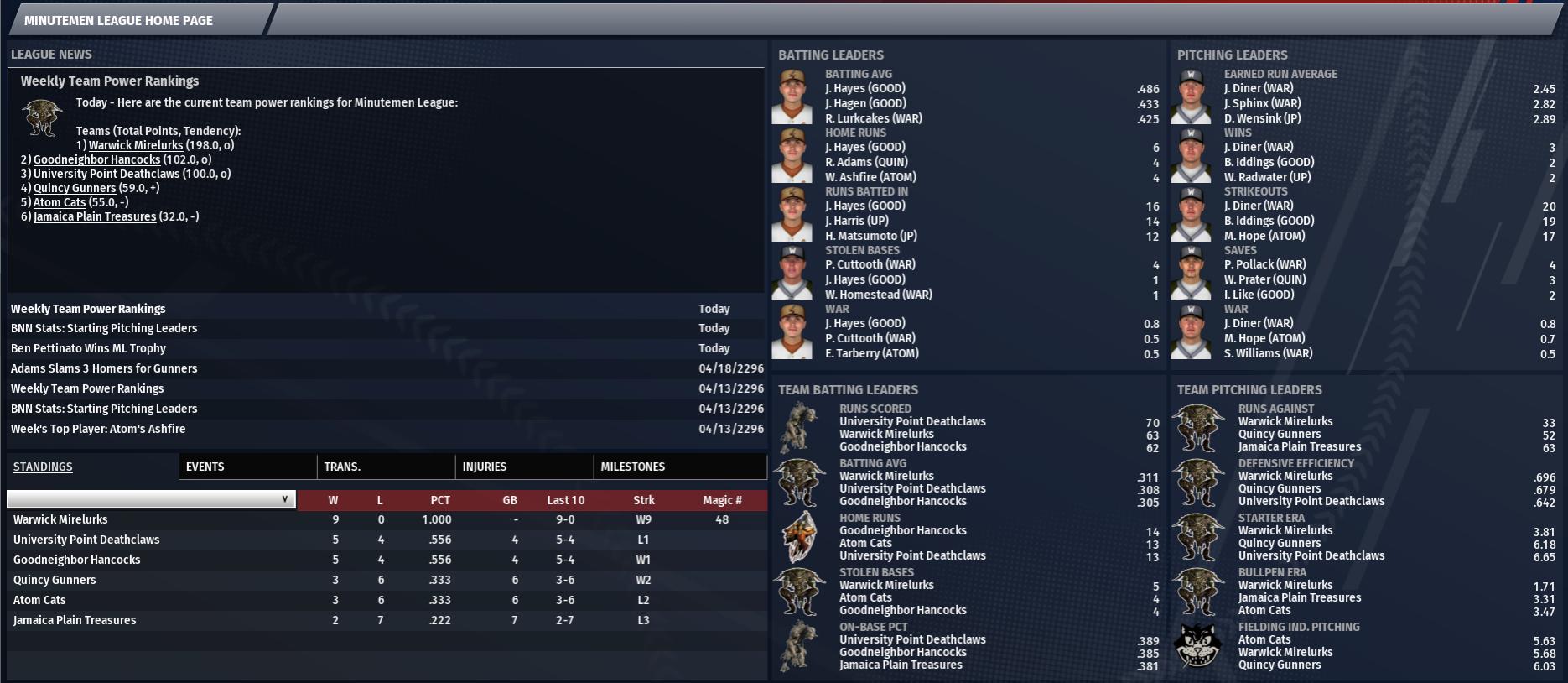The height and width of the screenshot is (683, 1568).
Task: Select the Standings tab
Action: tap(43, 467)
